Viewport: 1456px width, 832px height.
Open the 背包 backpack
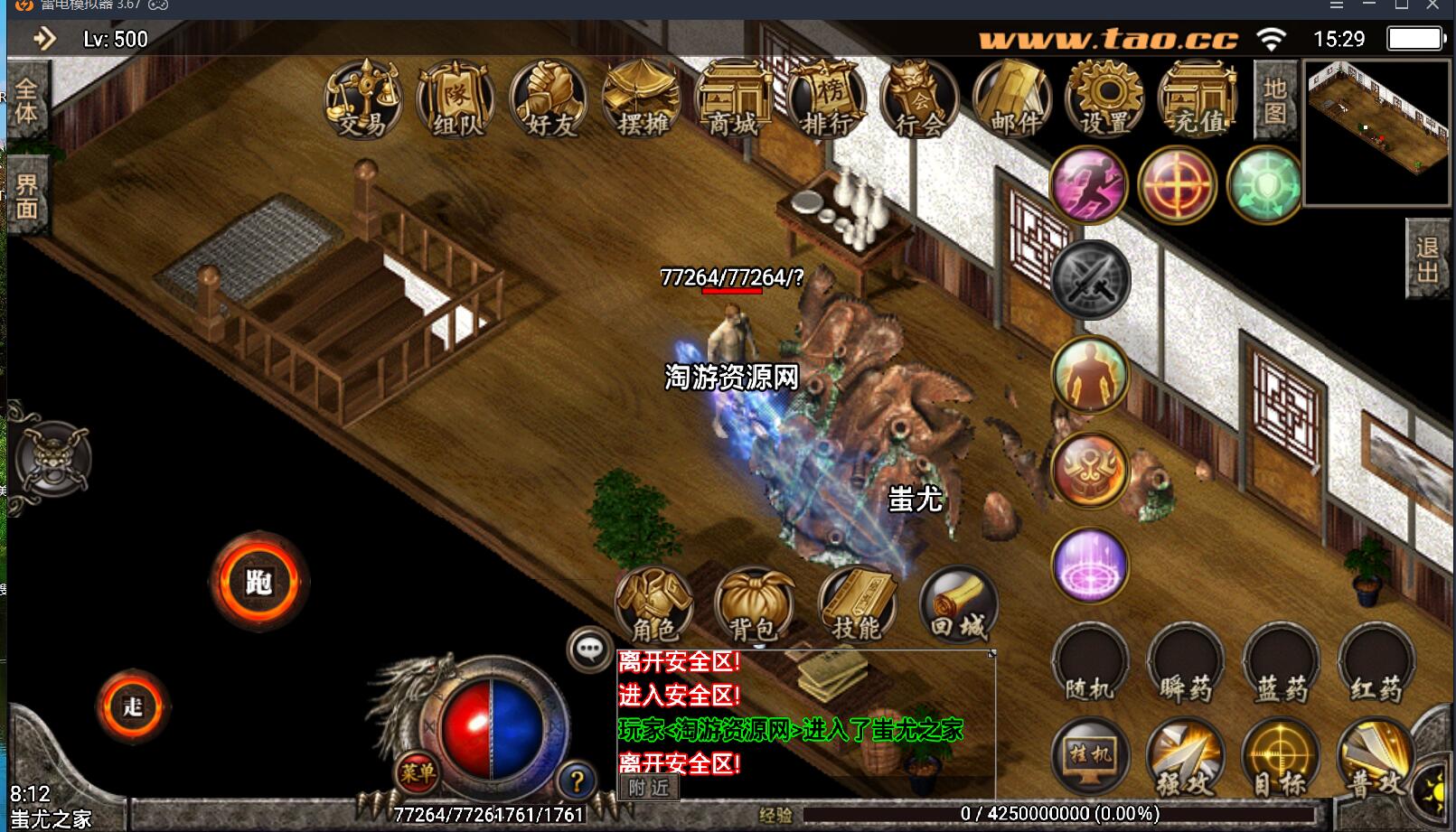[x=754, y=605]
